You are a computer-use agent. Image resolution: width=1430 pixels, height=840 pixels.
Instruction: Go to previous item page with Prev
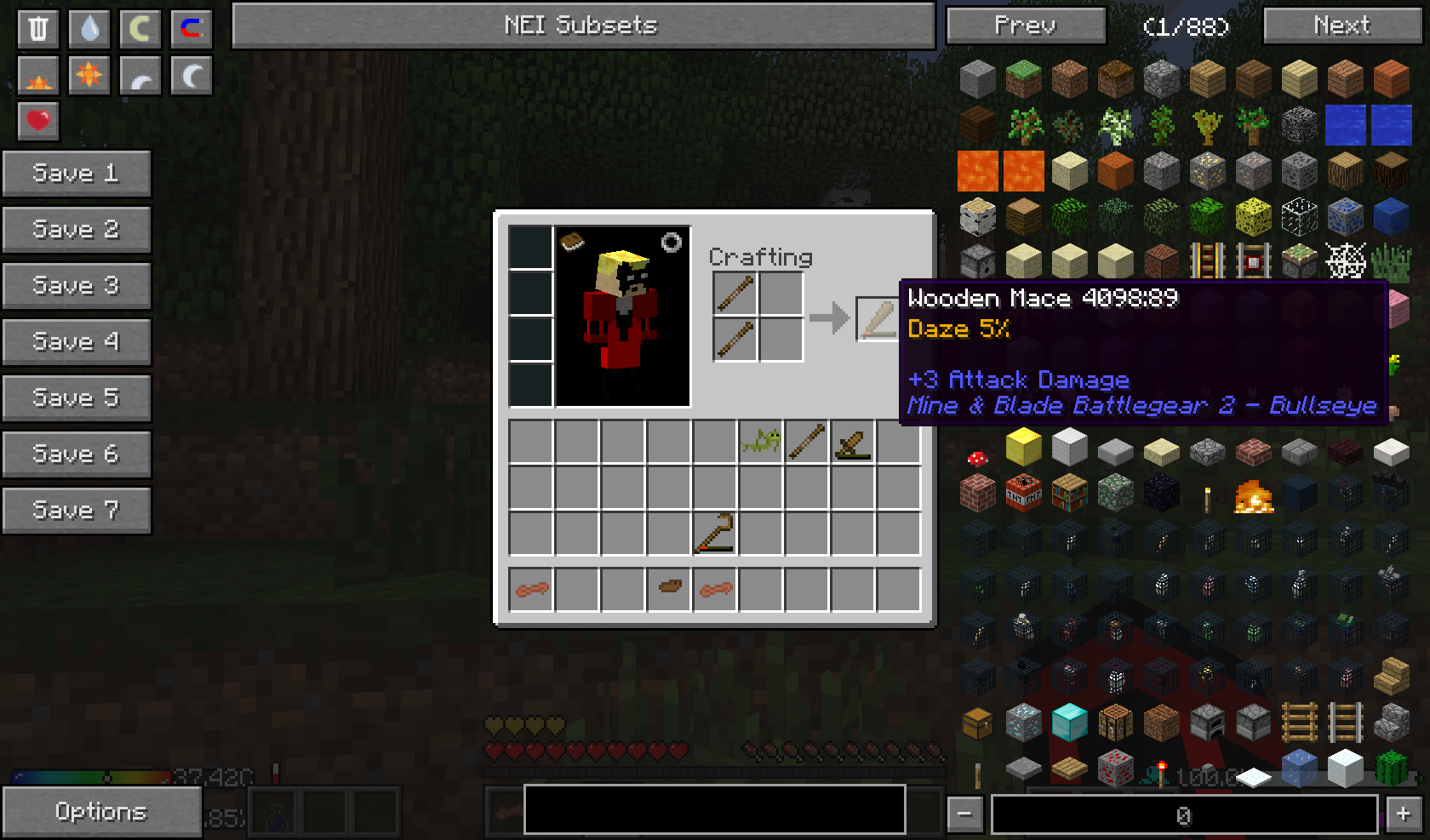click(x=1025, y=26)
